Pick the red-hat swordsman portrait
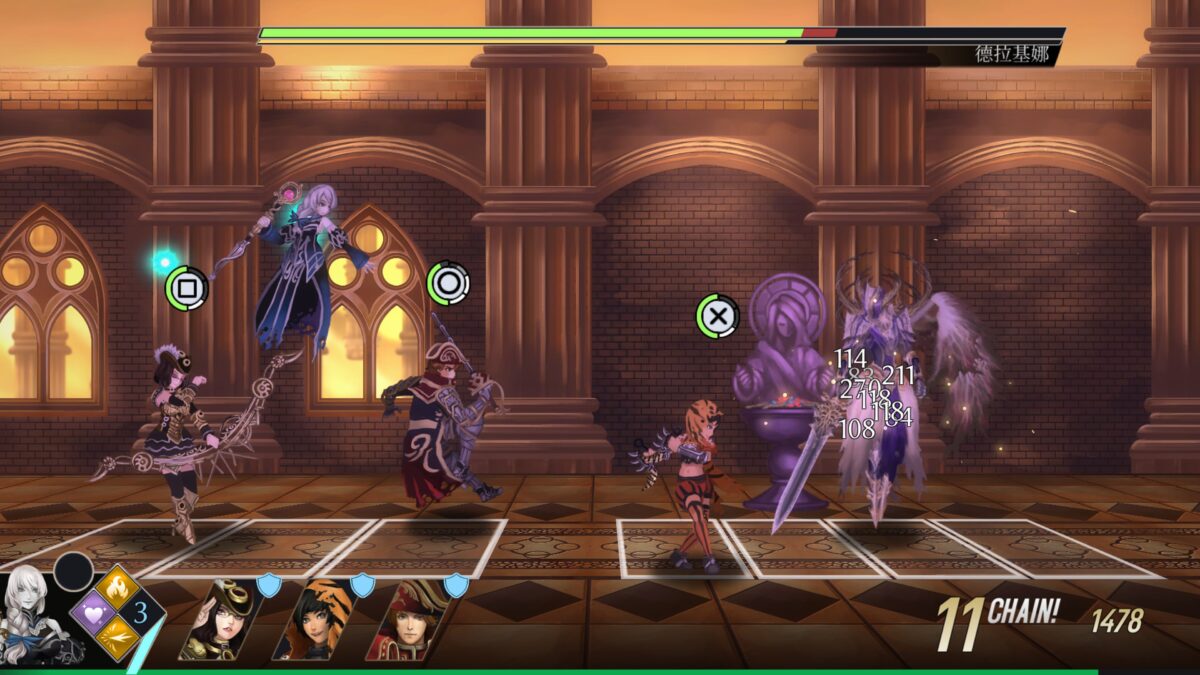The width and height of the screenshot is (1200, 675). click(x=405, y=621)
